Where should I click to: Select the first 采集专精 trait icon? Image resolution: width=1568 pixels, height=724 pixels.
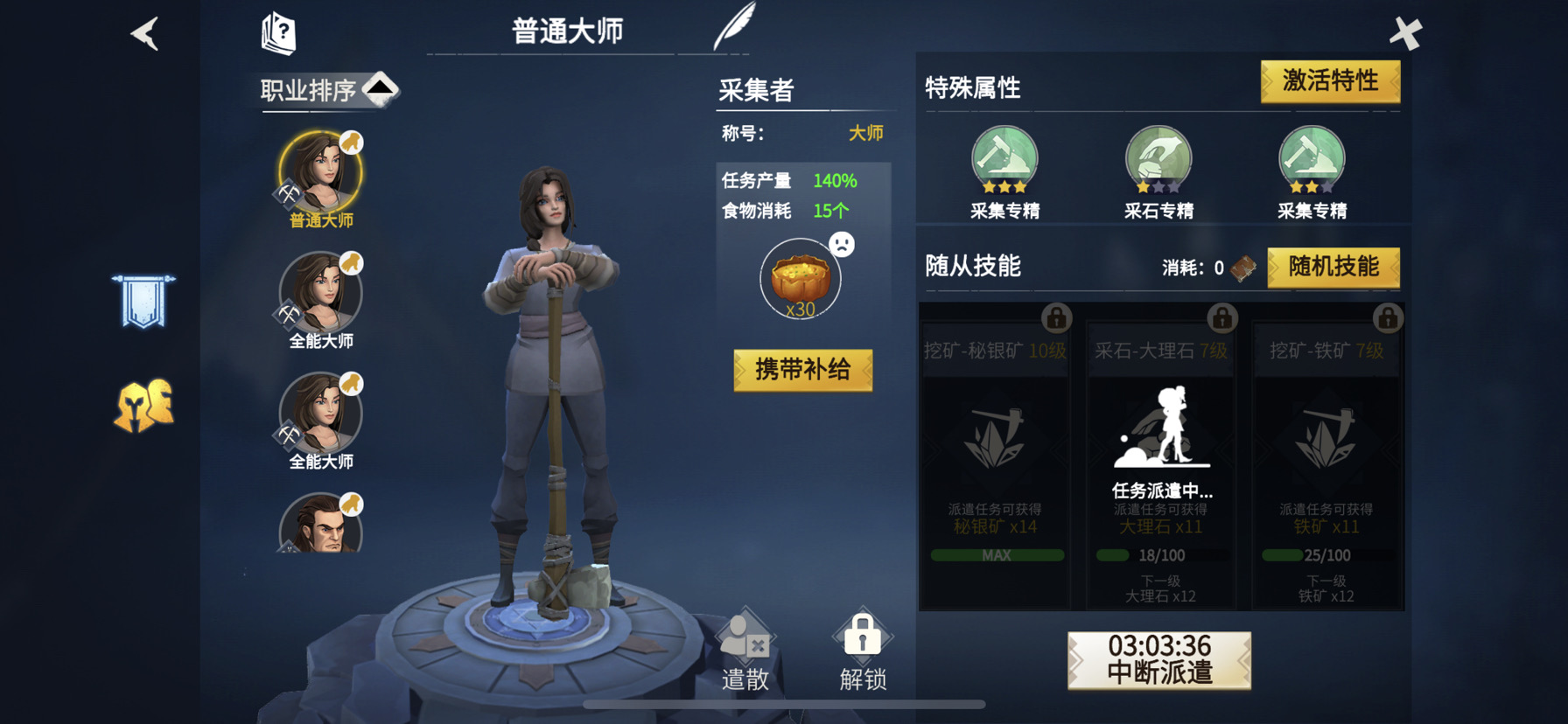1004,158
